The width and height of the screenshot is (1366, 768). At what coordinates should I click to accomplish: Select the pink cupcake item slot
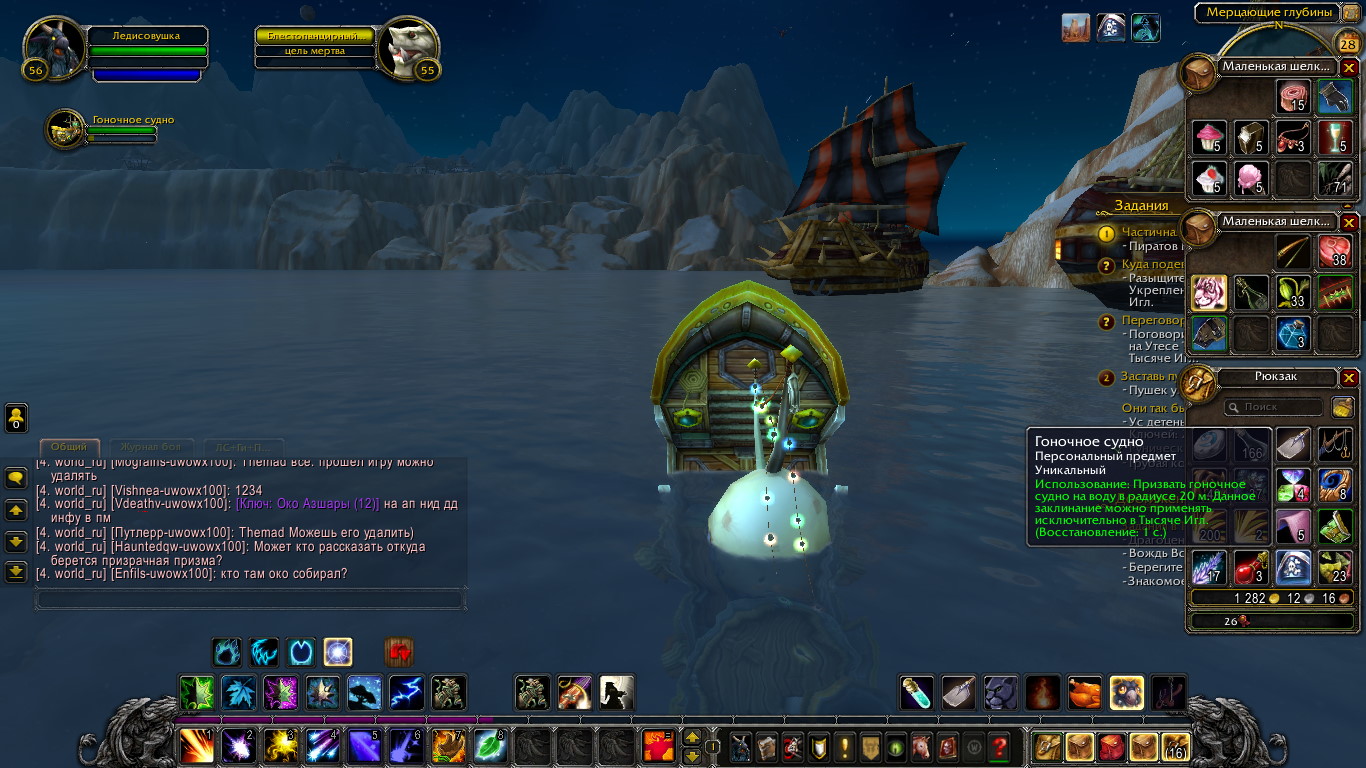click(1209, 137)
